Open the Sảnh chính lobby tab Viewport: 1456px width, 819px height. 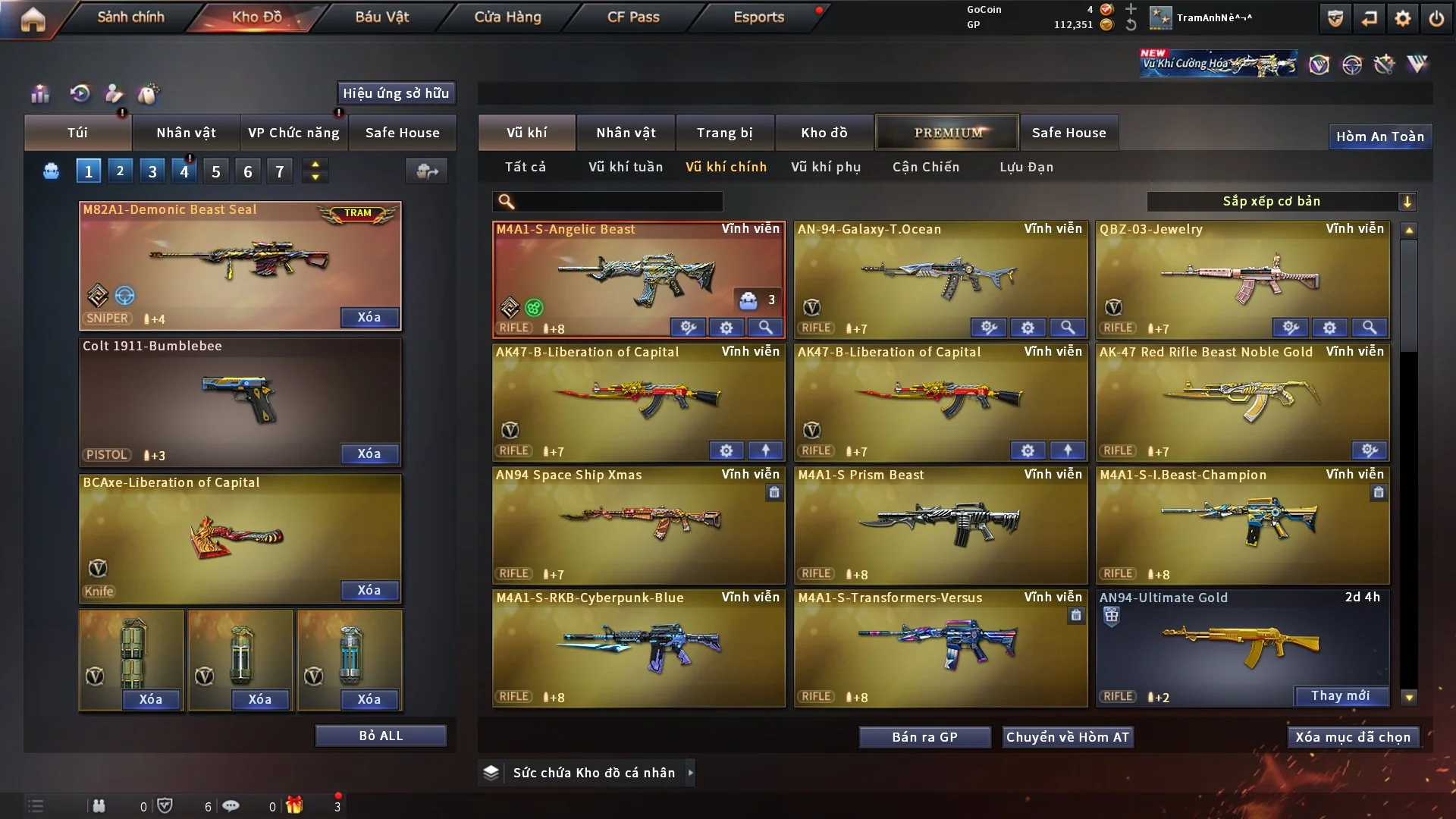[130, 17]
